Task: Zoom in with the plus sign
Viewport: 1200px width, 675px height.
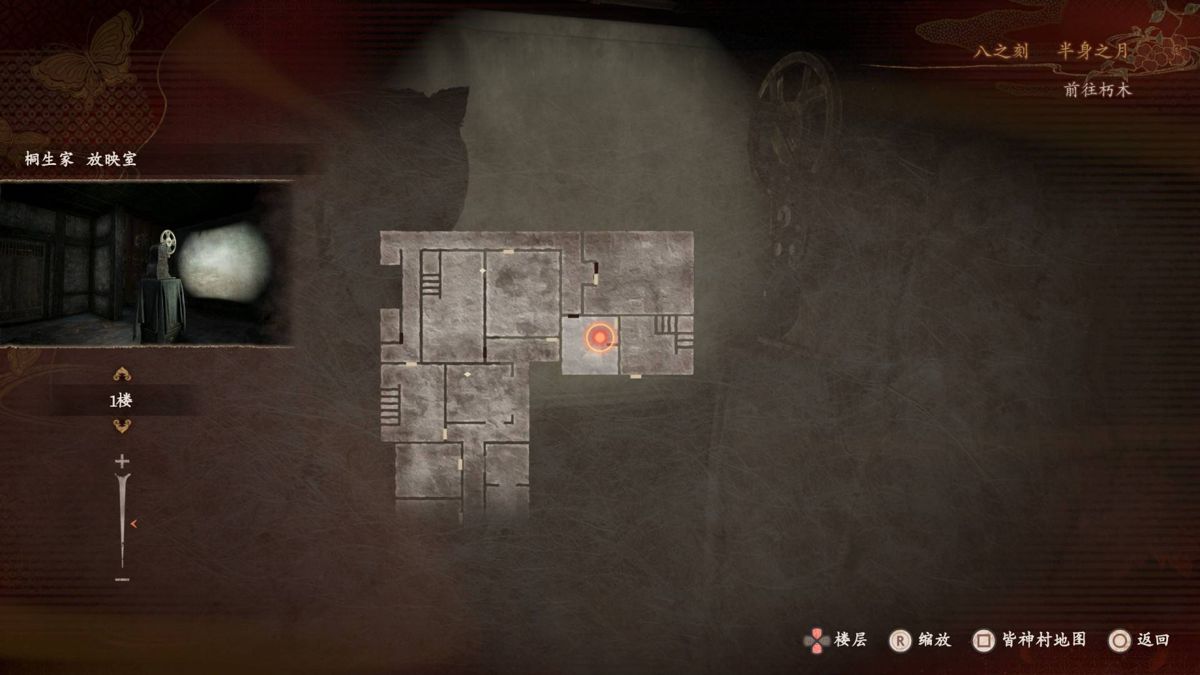Action: tap(122, 461)
